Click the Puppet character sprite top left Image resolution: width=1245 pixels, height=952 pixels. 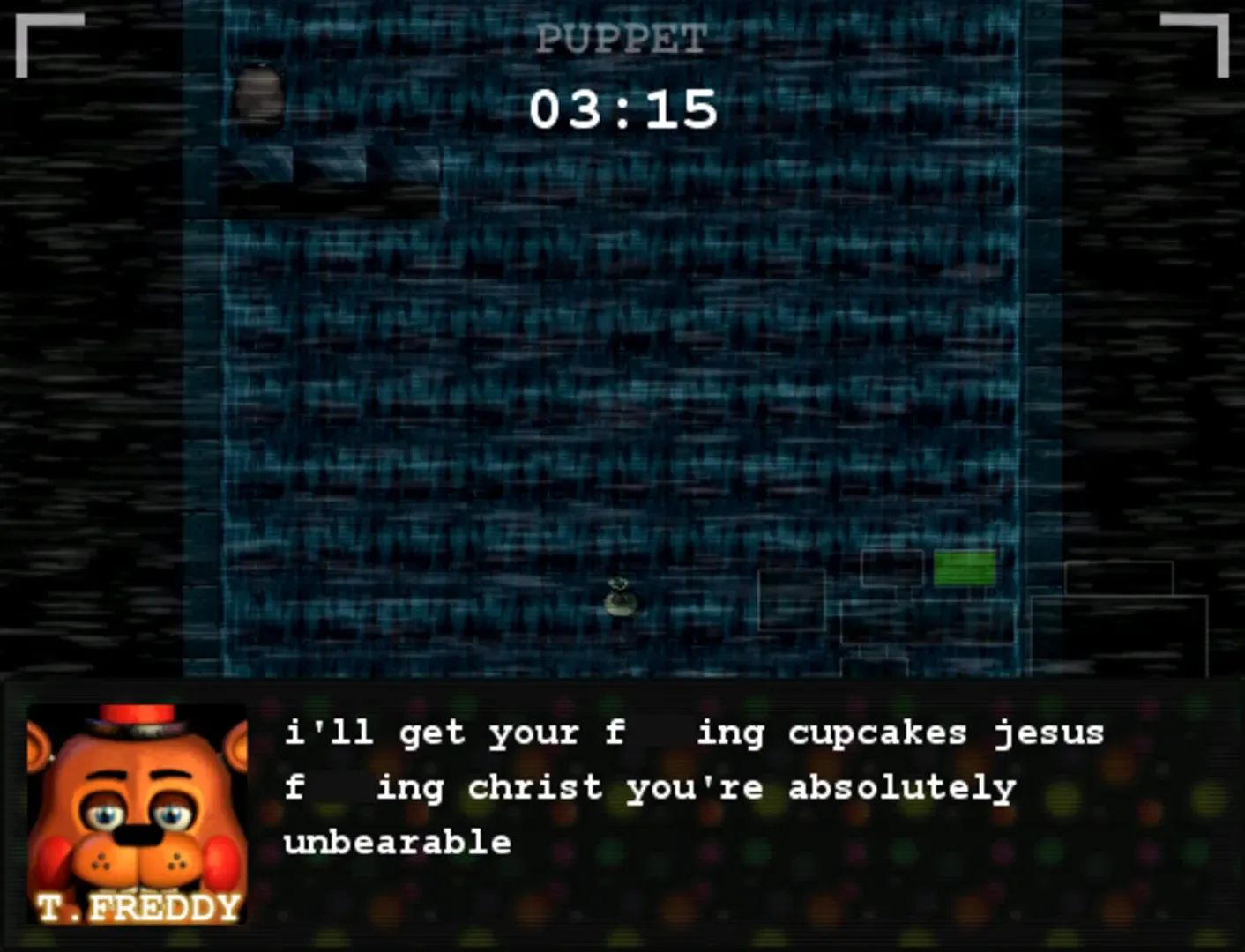pos(260,93)
